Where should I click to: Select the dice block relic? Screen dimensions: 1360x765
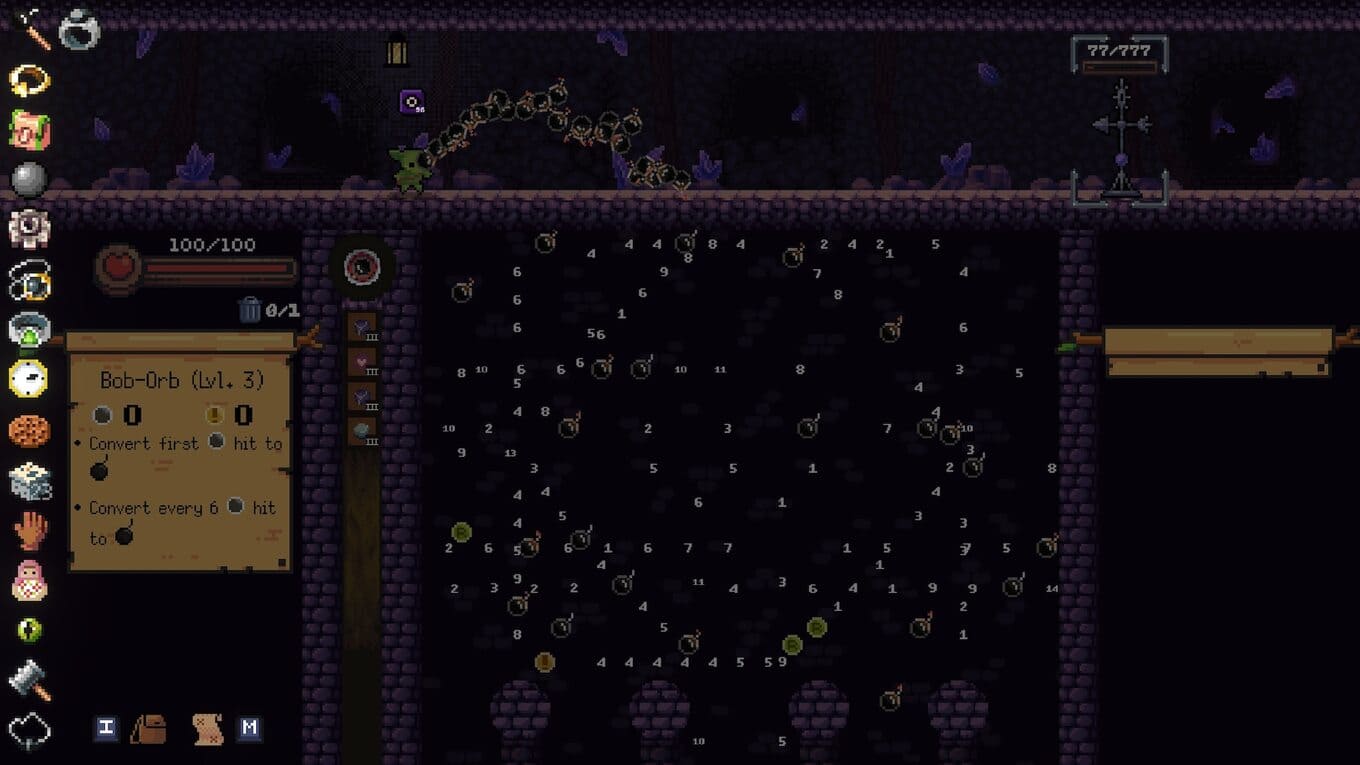click(29, 480)
